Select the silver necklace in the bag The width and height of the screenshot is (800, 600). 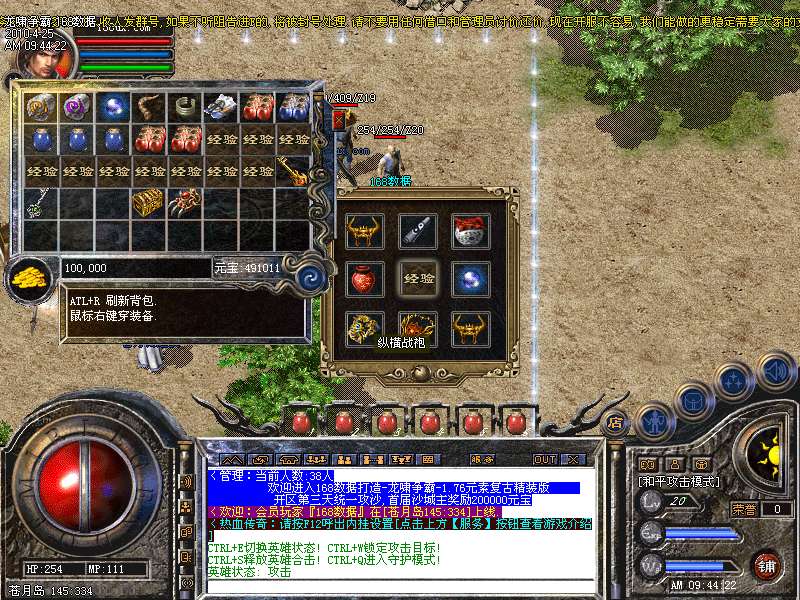click(x=39, y=203)
